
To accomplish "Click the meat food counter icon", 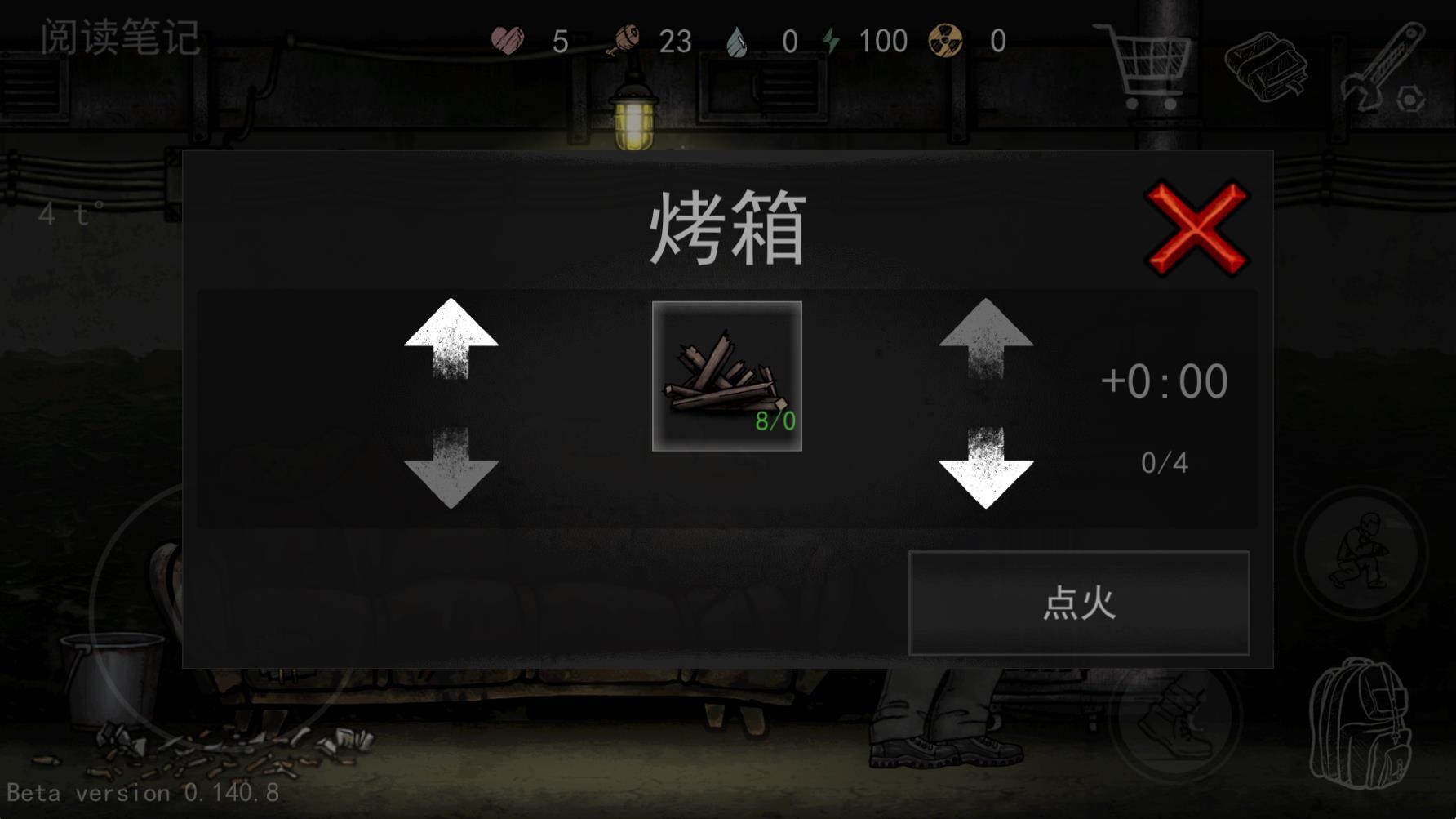I will point(624,39).
